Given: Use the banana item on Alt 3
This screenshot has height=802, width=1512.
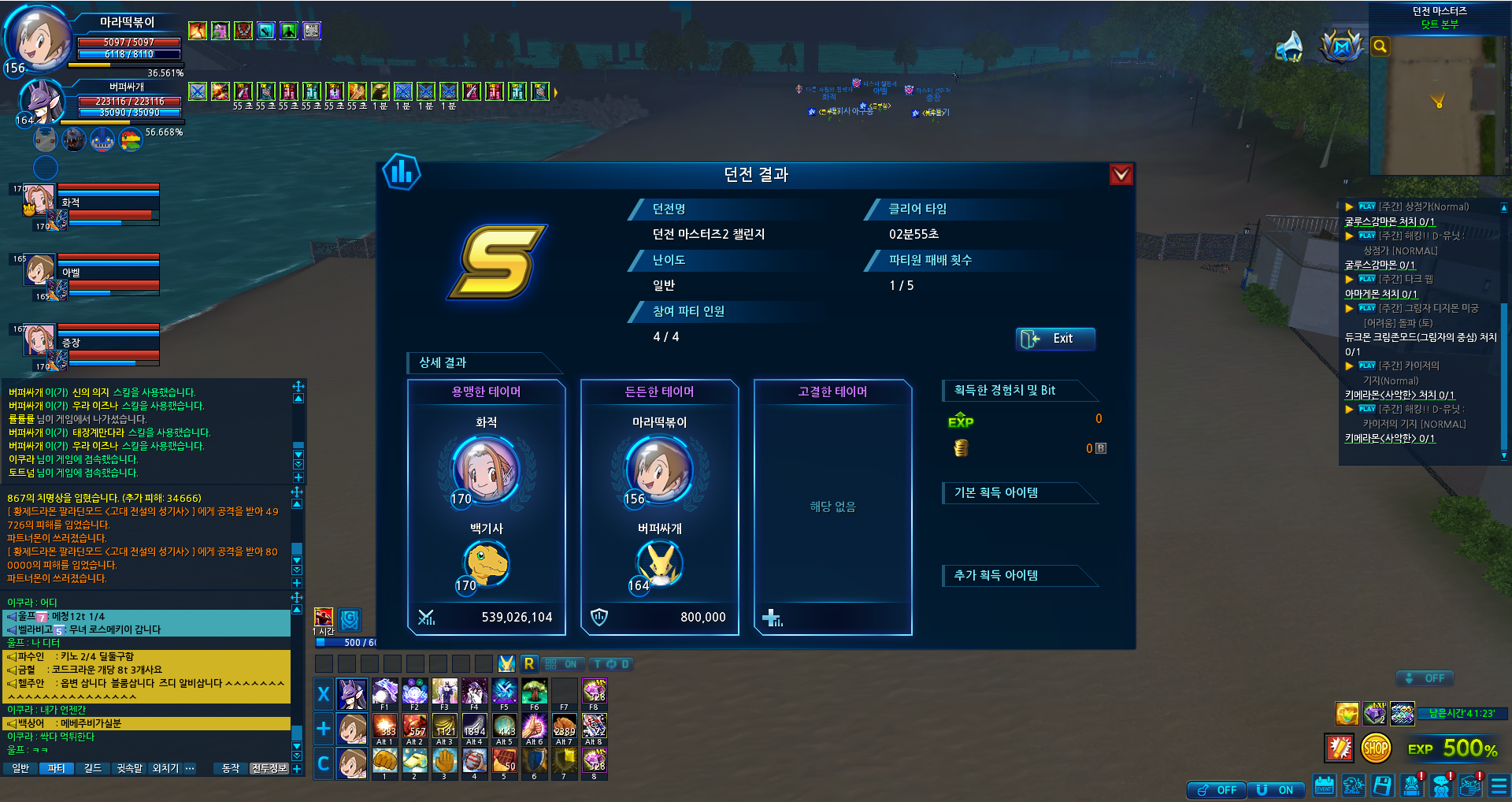Looking at the screenshot, I should click(x=445, y=726).
